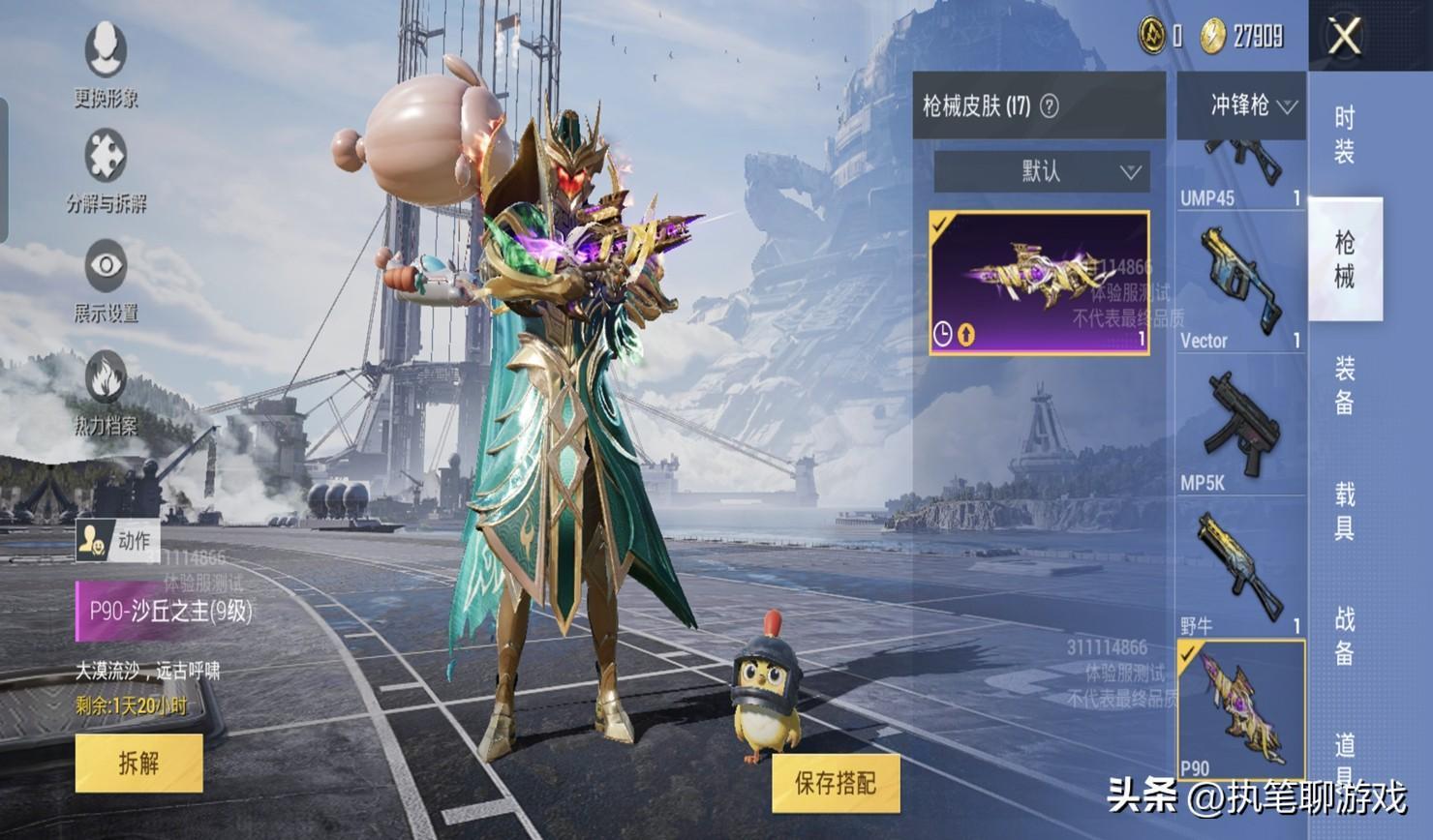Select the 野牛 Bizon weapon entry
Screen dimensions: 1433x840
(1240, 569)
